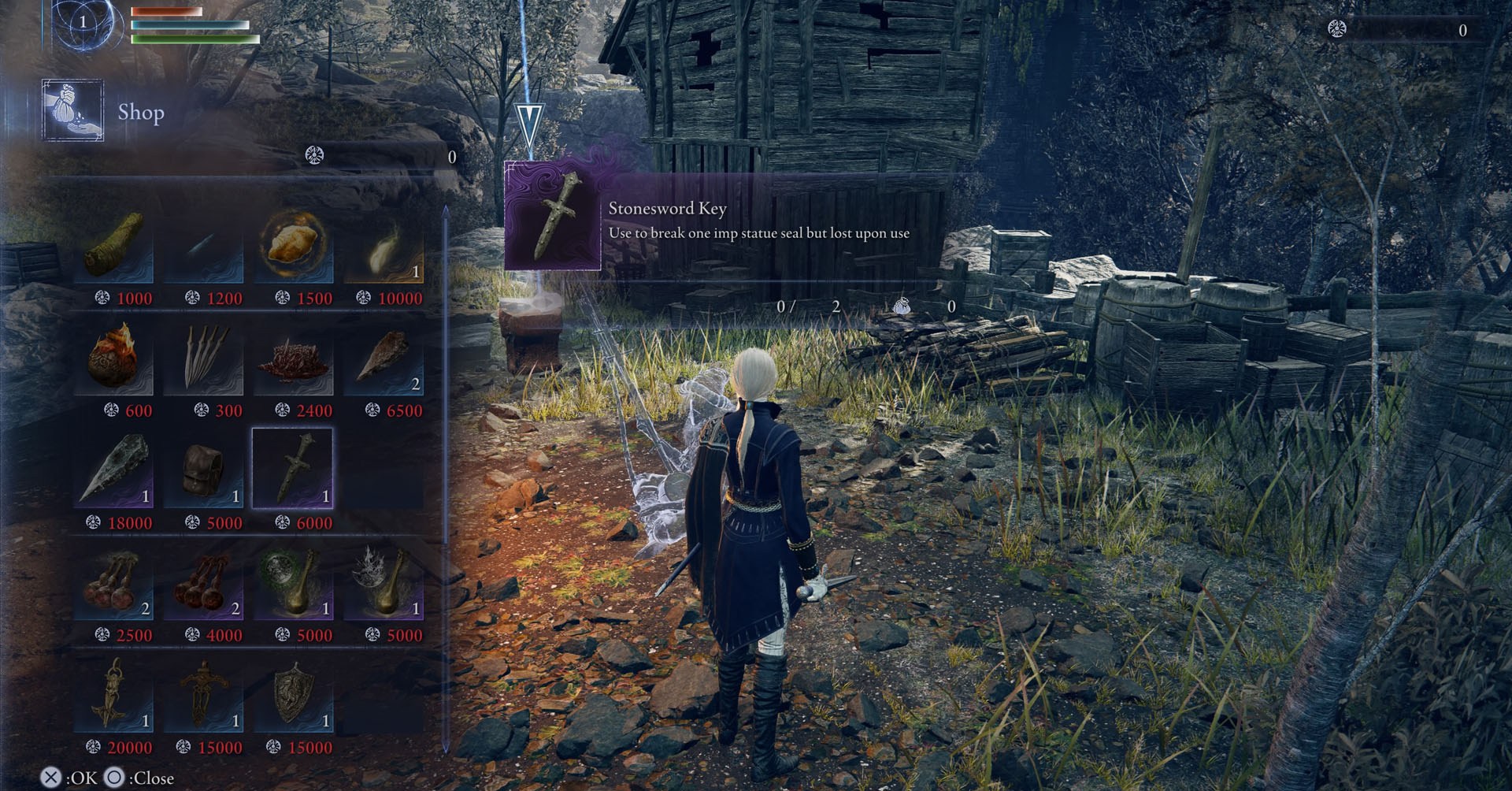Click the coin-purse Shop icon top left
The width and height of the screenshot is (1512, 791).
[x=72, y=110]
